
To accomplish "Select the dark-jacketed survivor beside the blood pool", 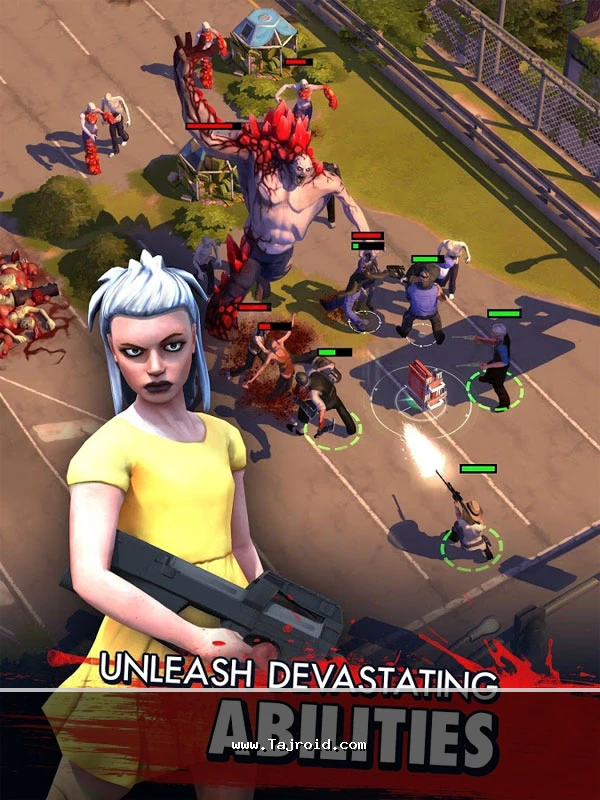I will (x=322, y=402).
